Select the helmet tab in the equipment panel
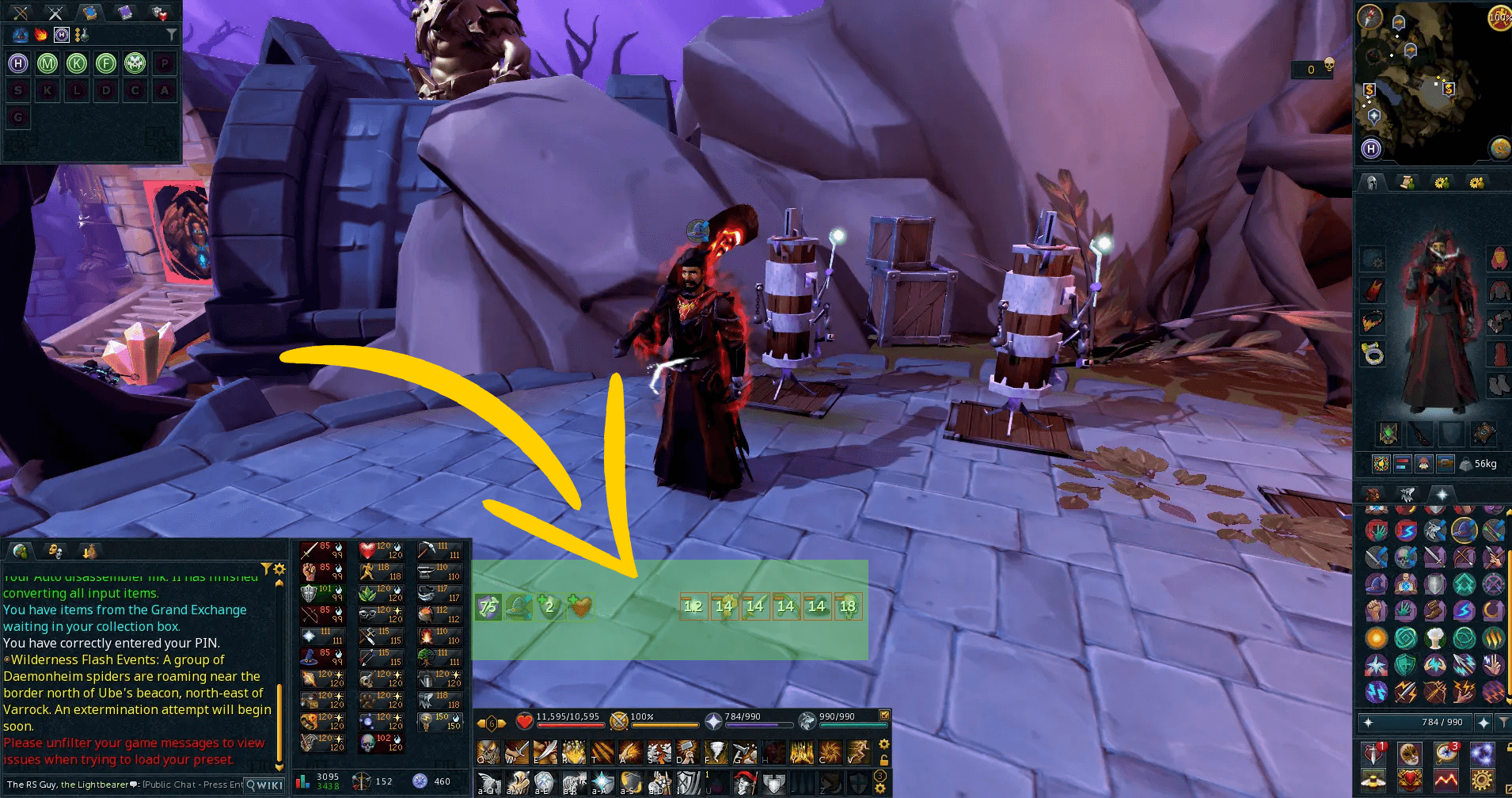The width and height of the screenshot is (1512, 798). tap(1371, 182)
